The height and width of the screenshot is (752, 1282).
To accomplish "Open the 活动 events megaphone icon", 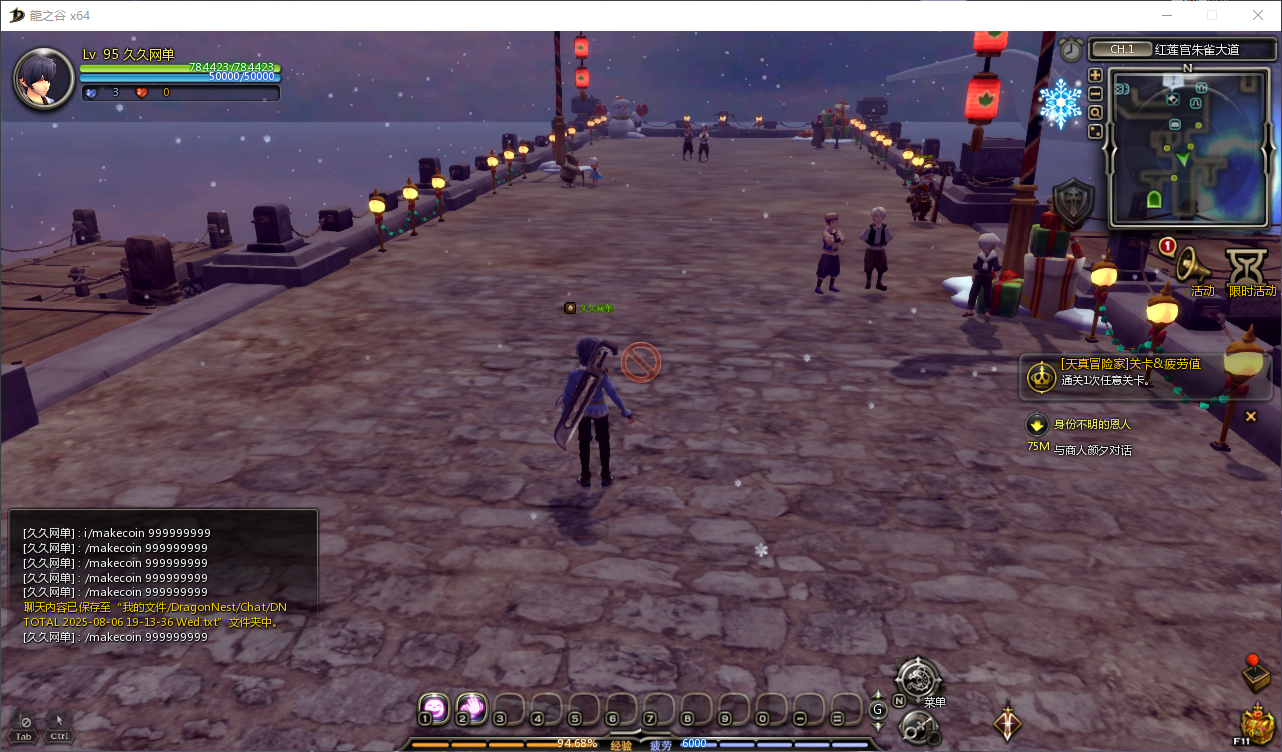I will 1192,264.
